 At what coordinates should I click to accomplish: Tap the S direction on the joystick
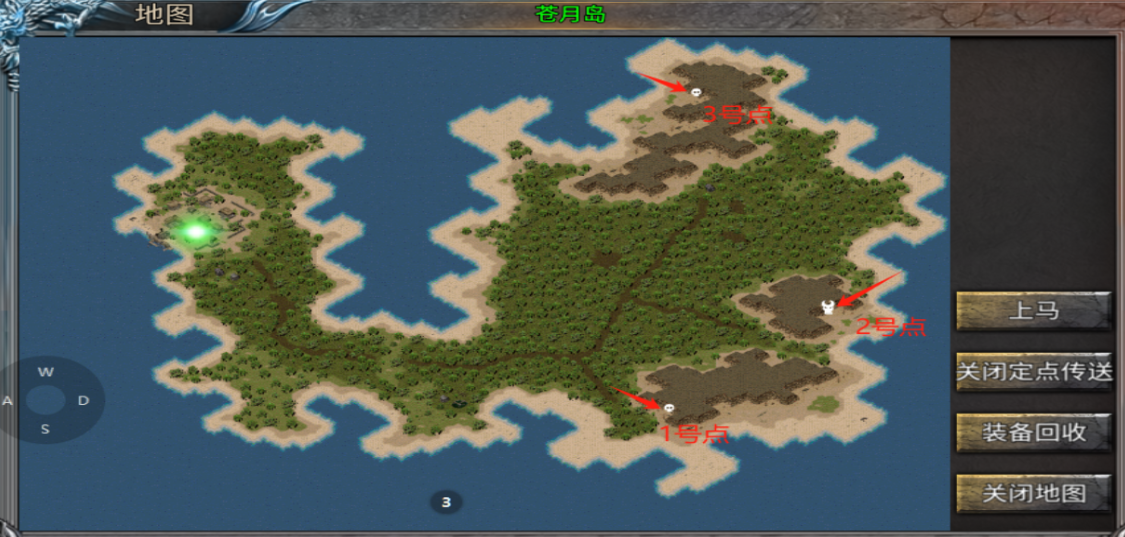click(45, 430)
